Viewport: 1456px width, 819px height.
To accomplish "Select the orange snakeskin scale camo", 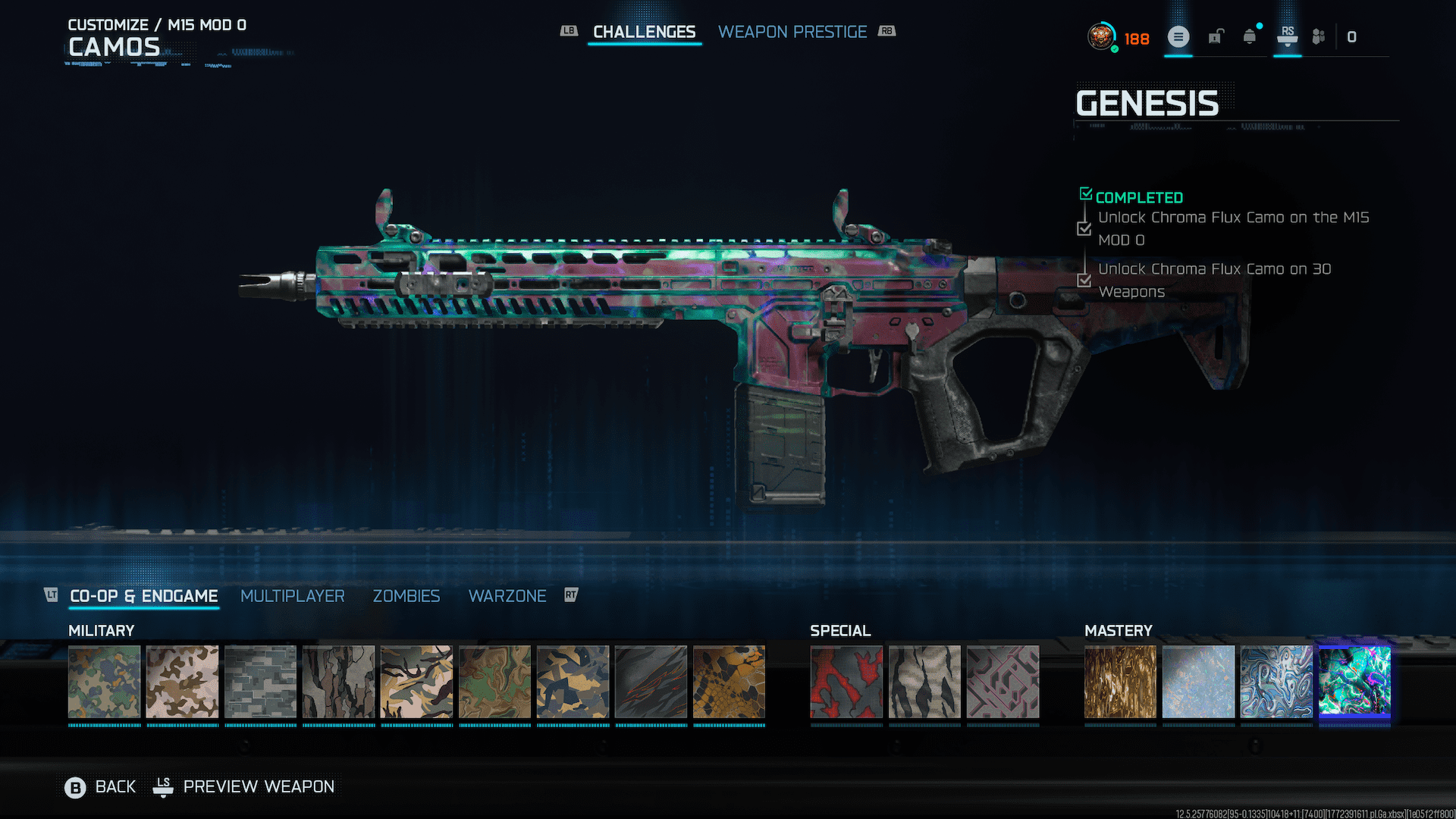I will (729, 681).
